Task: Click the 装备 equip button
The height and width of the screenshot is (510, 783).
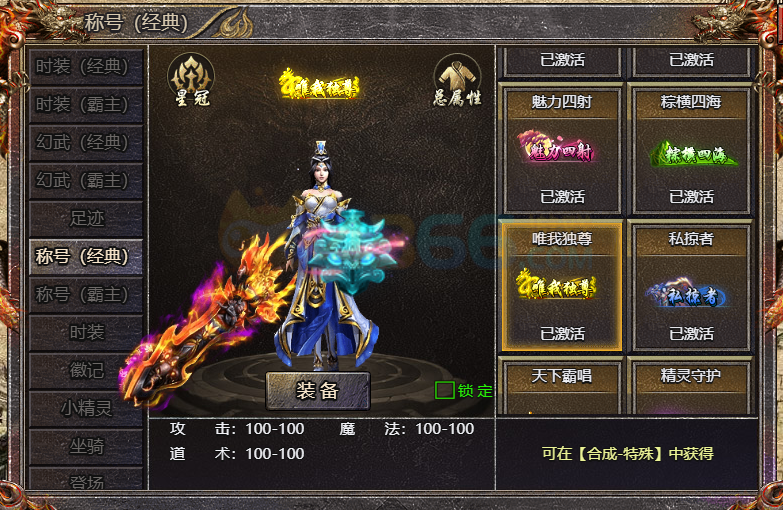Action: [x=318, y=391]
